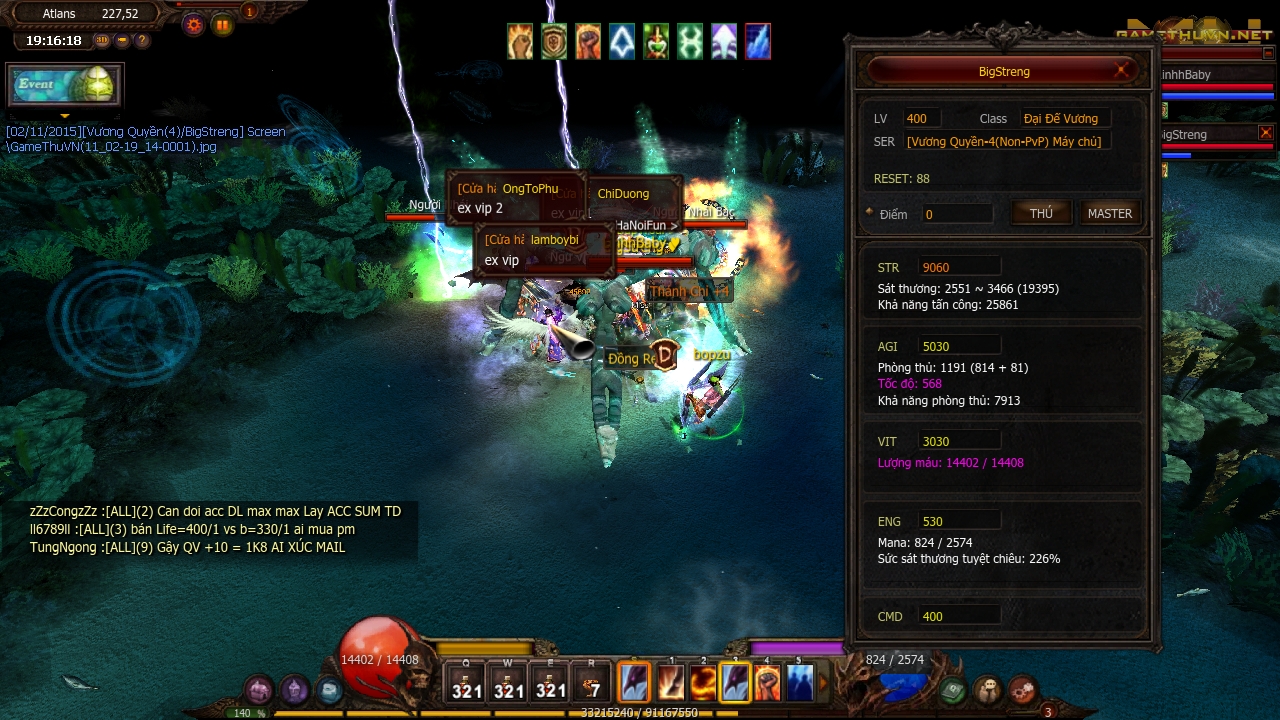
Task: Toggle the 3D camera button
Action: point(102,41)
